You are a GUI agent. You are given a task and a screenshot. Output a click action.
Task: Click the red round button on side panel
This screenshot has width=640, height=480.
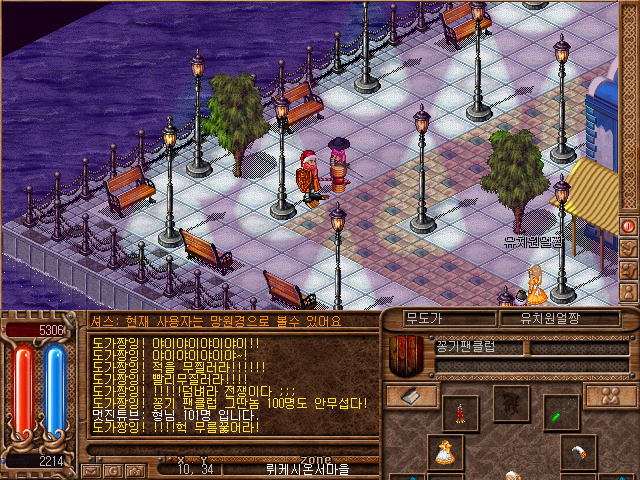coord(629,227)
